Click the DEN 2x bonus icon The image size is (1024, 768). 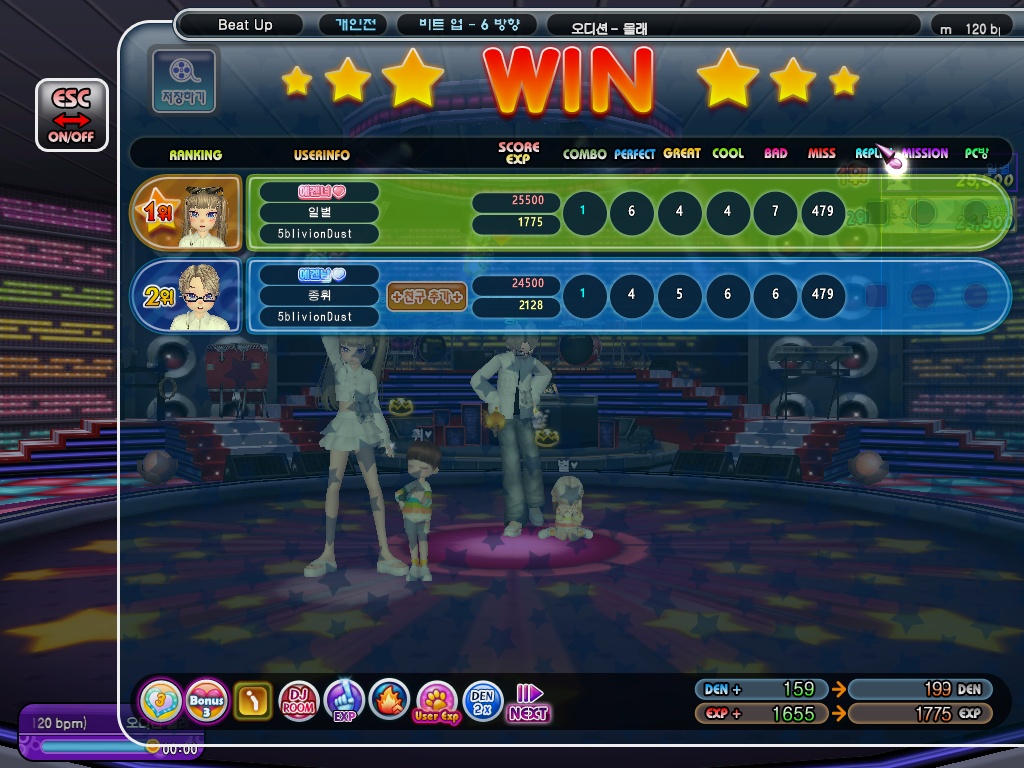click(482, 701)
